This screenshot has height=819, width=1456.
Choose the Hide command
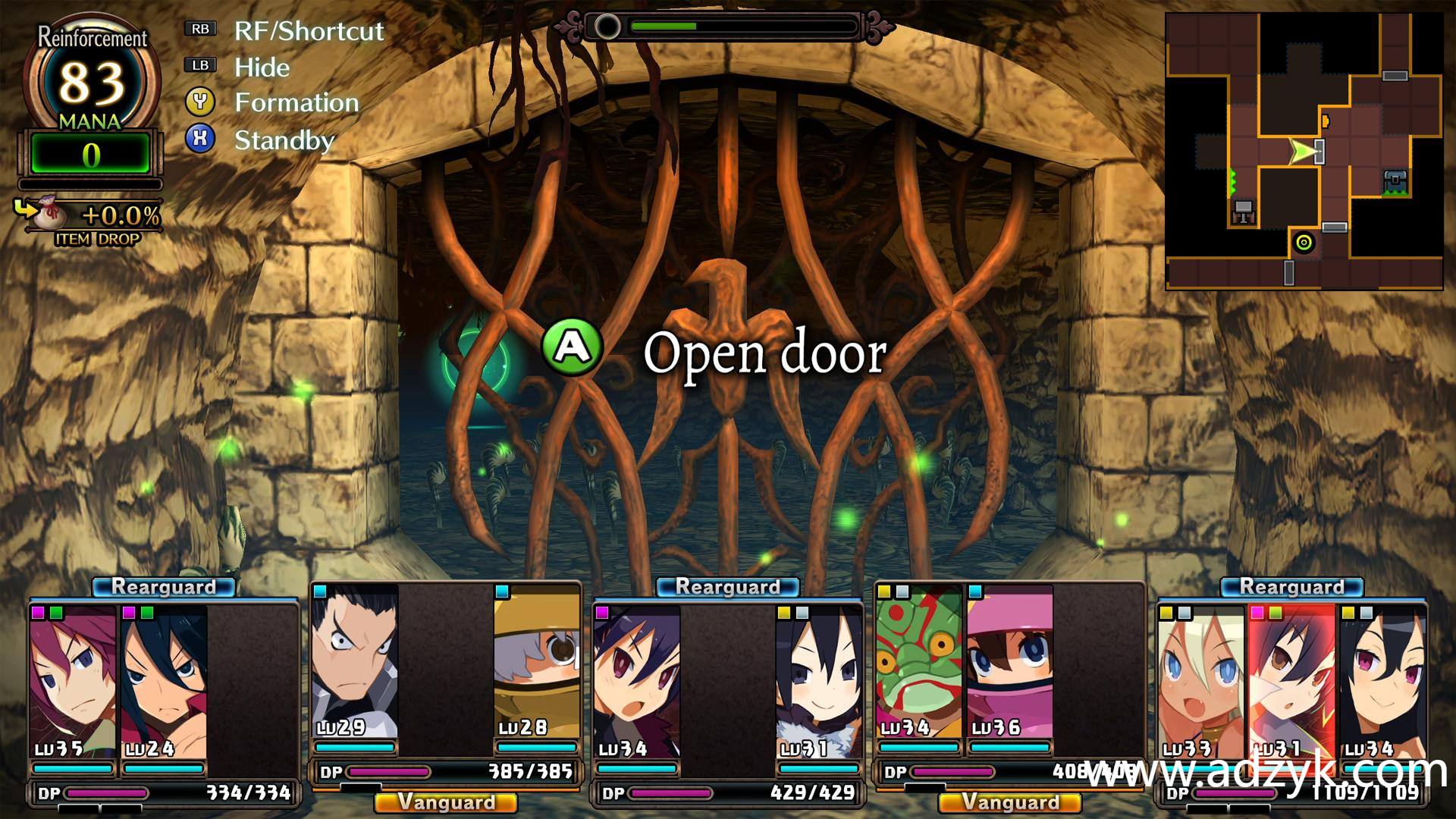(262, 67)
